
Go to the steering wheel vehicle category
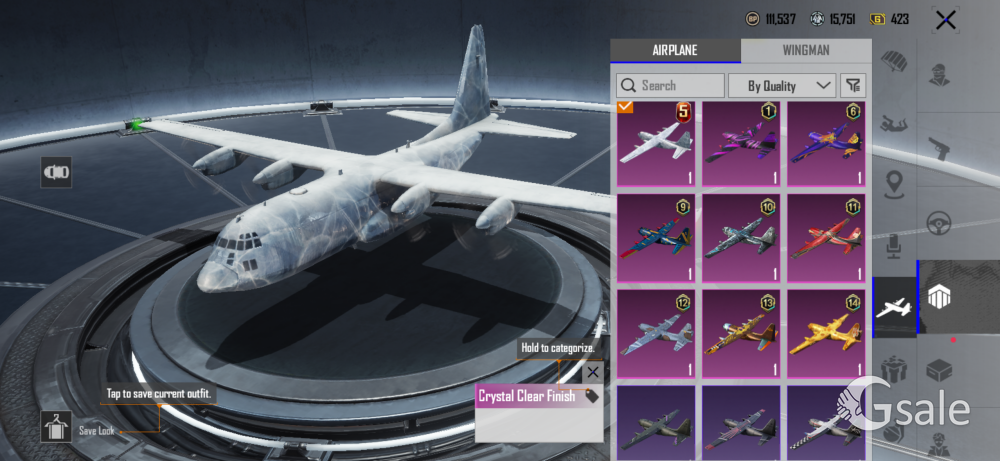[940, 222]
